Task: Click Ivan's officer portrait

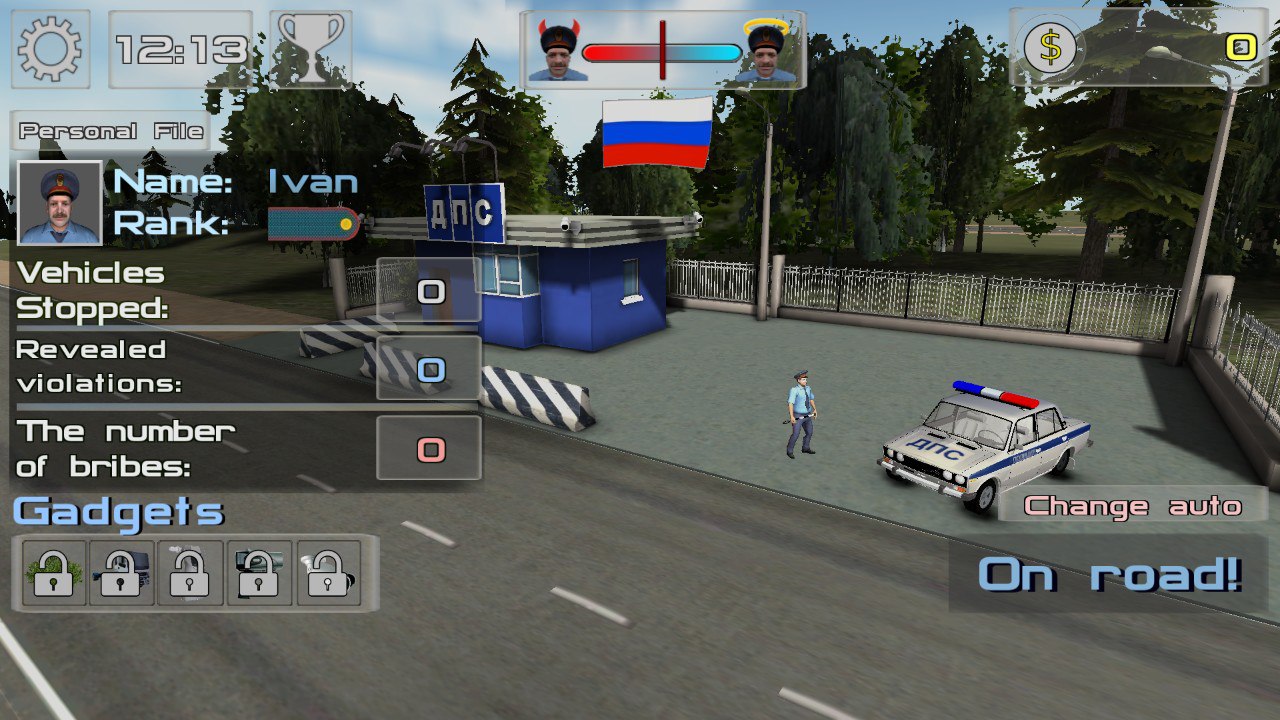Action: [x=60, y=203]
